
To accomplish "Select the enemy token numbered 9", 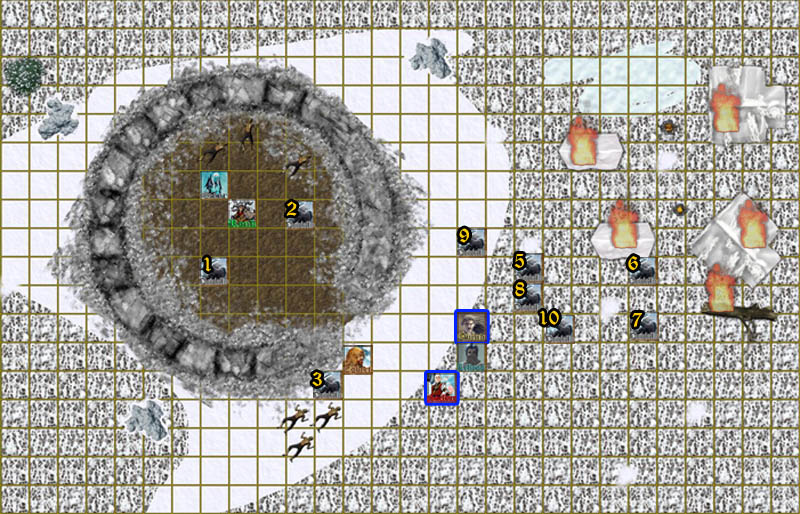I will tap(471, 241).
